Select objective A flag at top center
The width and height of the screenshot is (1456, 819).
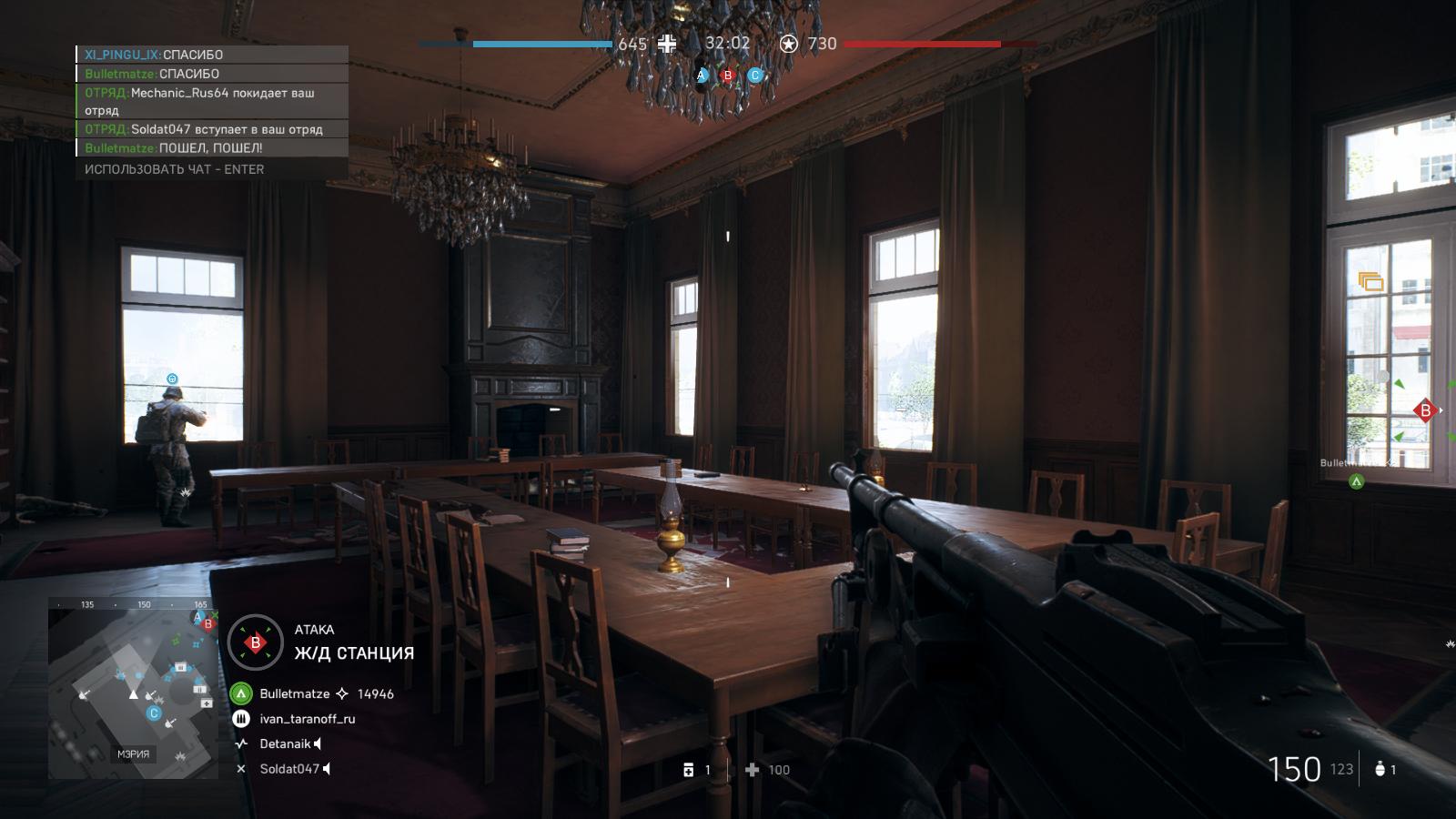[702, 76]
